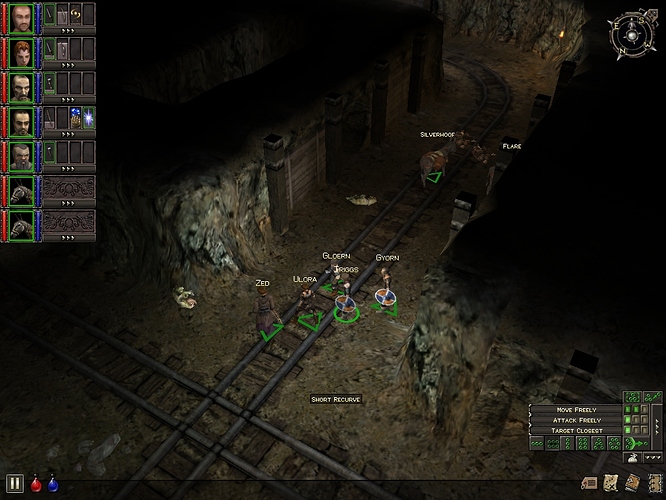Screen dimensions: 666x500
Task: Change the Target Closest targeting order
Action: tap(576, 430)
